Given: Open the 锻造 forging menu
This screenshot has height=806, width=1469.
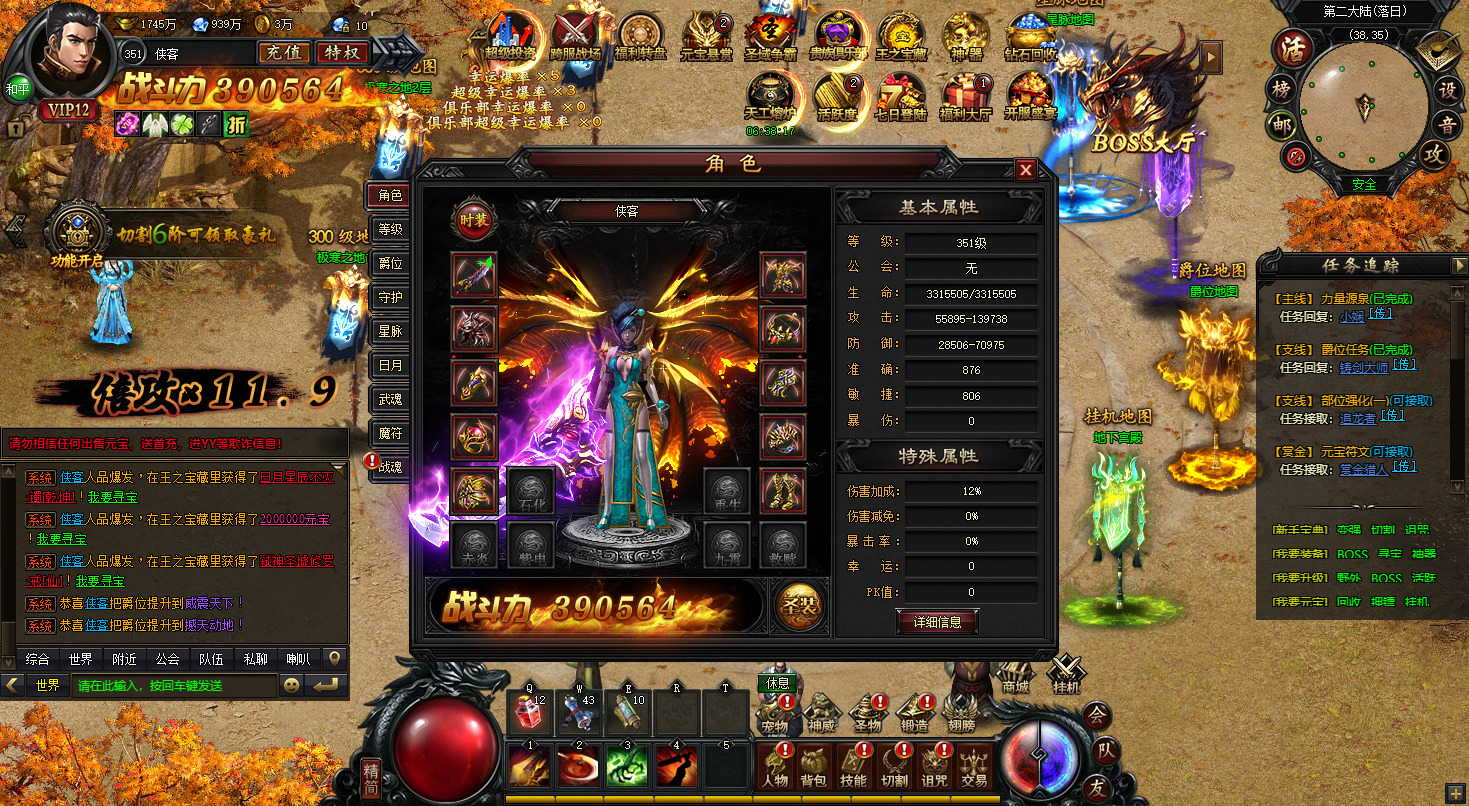Looking at the screenshot, I should pyautogui.click(x=914, y=712).
